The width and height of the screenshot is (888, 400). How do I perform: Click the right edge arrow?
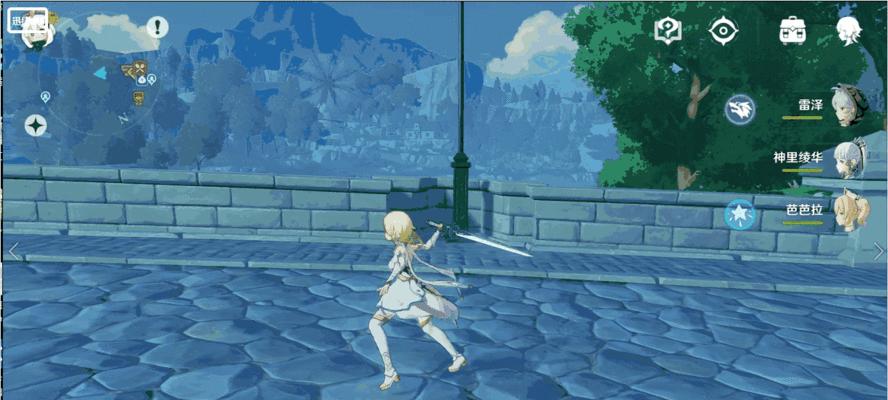879,250
